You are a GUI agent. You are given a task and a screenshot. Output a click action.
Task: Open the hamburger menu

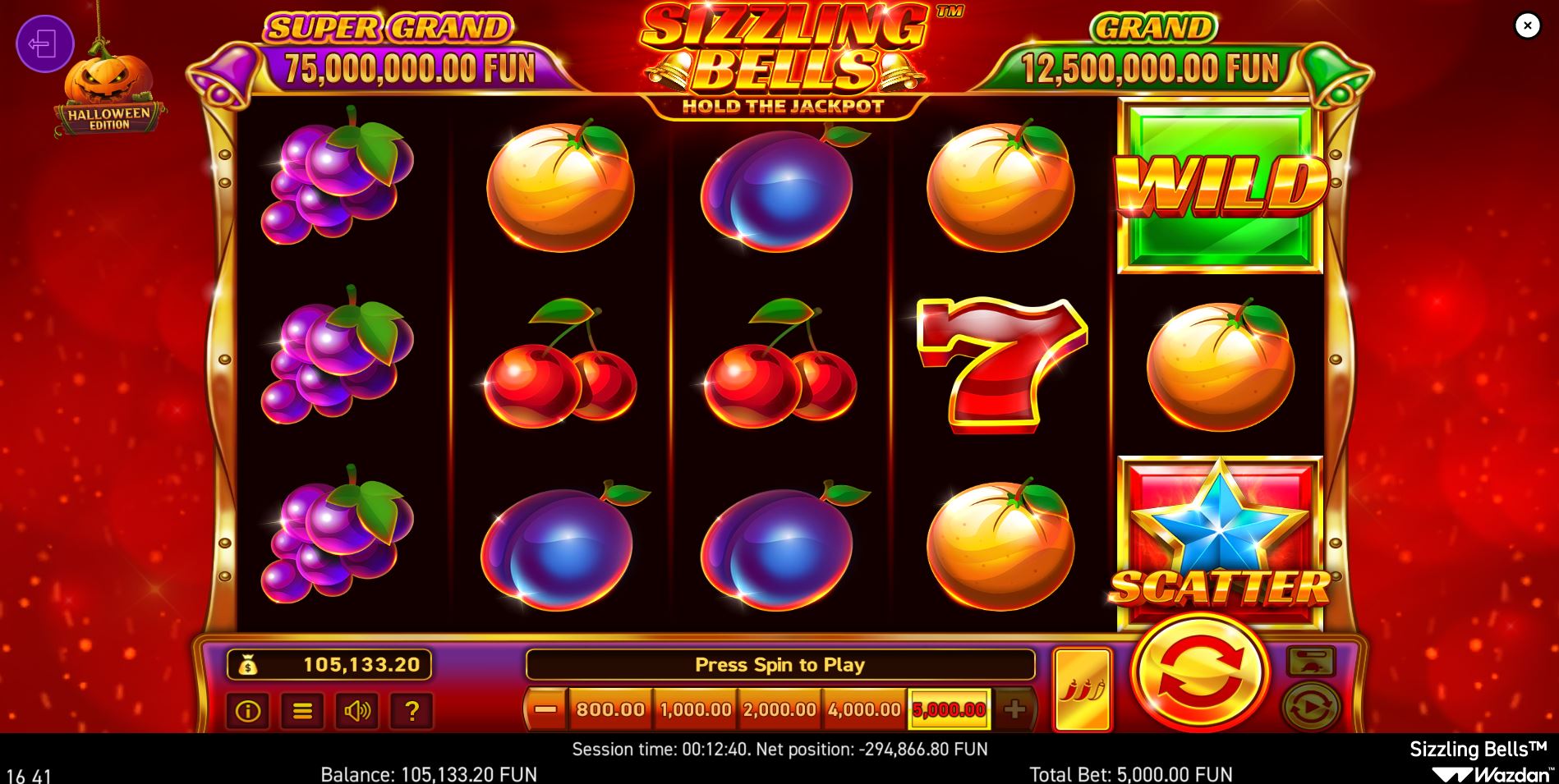click(302, 712)
